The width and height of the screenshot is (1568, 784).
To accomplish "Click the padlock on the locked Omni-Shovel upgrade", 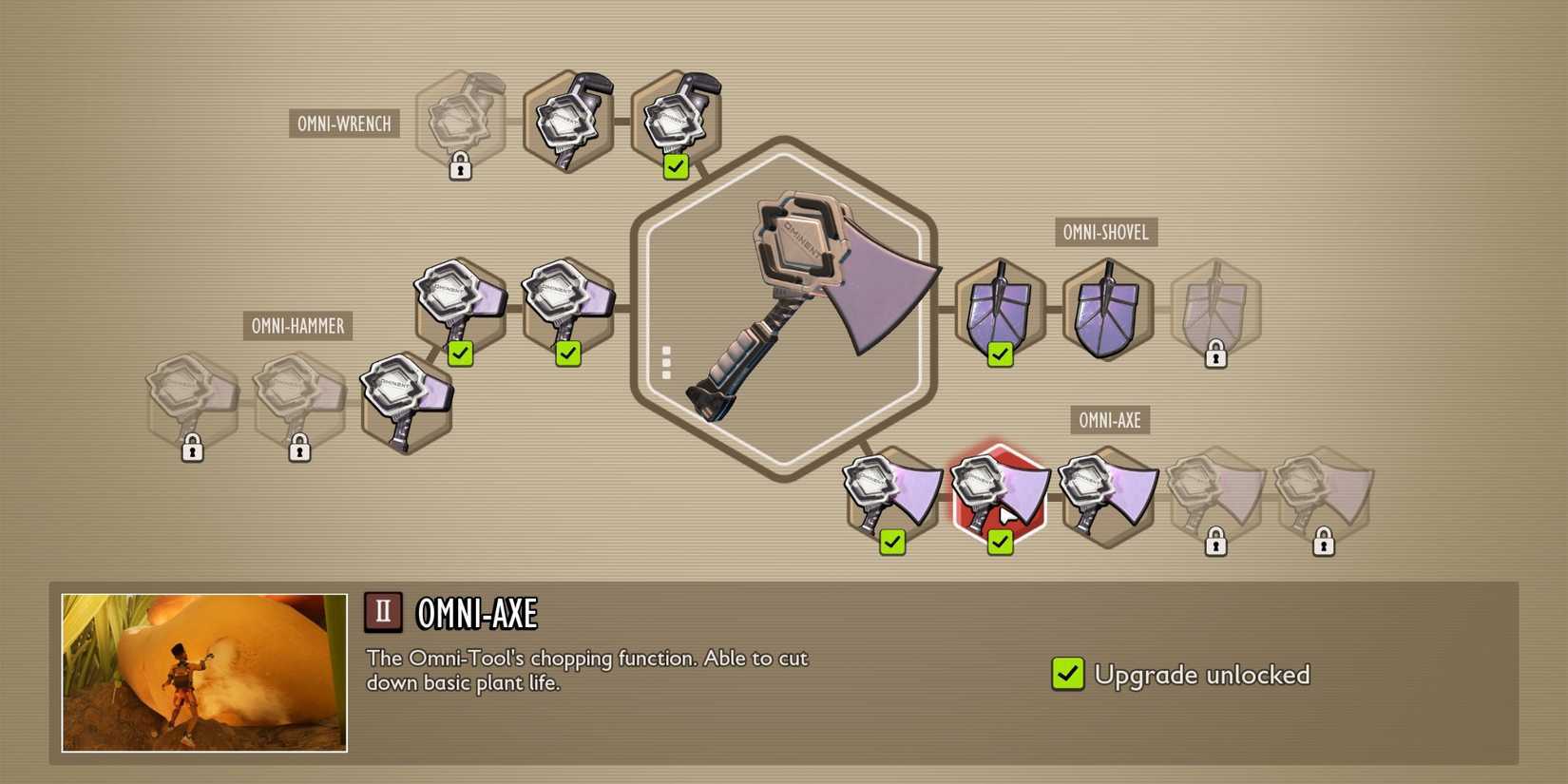I will [x=1216, y=359].
